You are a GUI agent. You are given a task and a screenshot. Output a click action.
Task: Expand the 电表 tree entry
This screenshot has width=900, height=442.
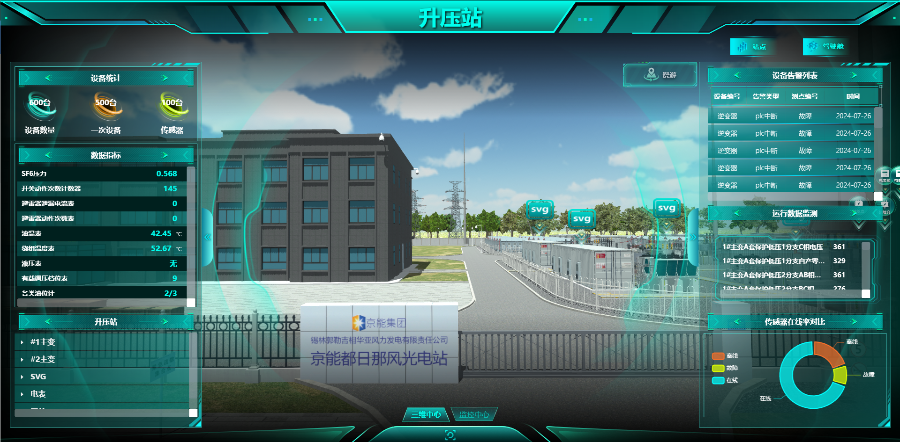point(38,393)
